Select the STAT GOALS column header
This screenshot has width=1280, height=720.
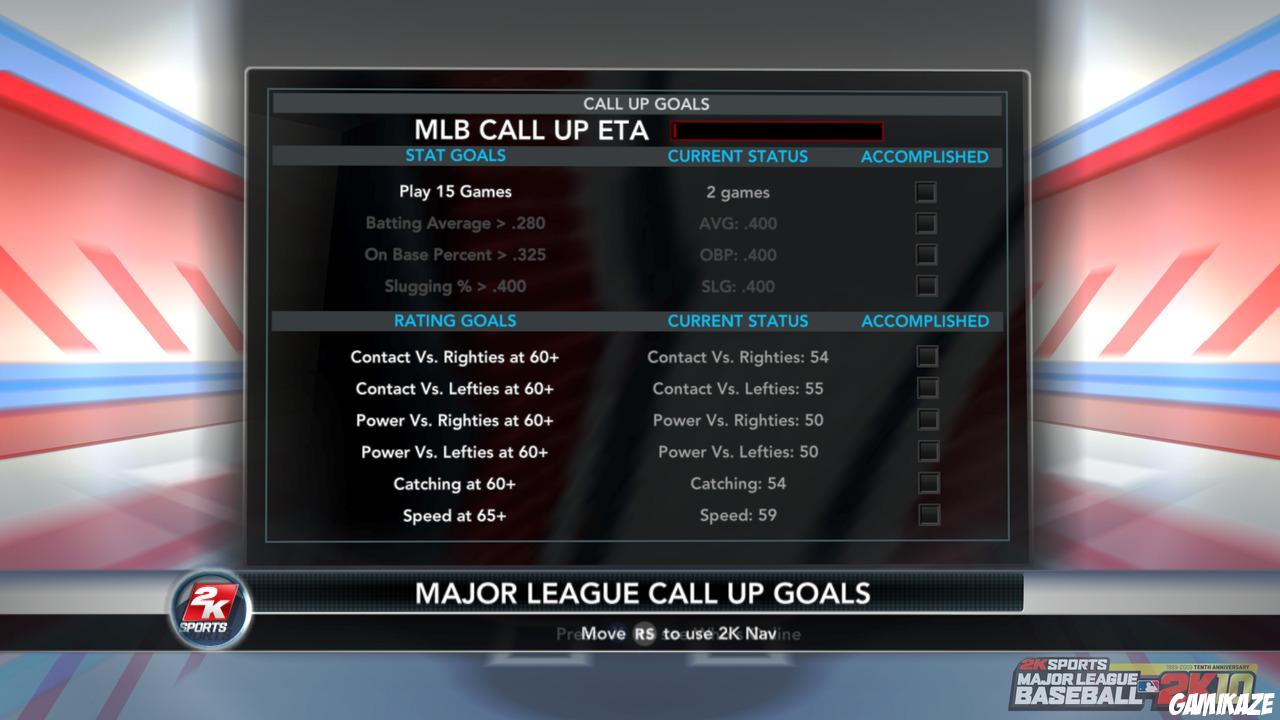[x=454, y=156]
